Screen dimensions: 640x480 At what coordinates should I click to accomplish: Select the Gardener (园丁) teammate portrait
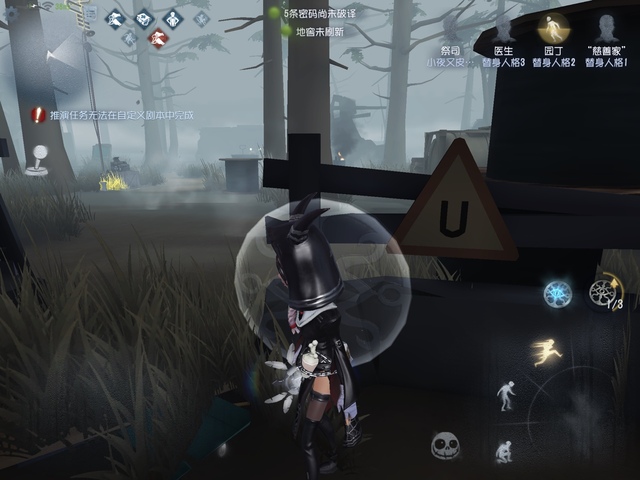click(552, 28)
